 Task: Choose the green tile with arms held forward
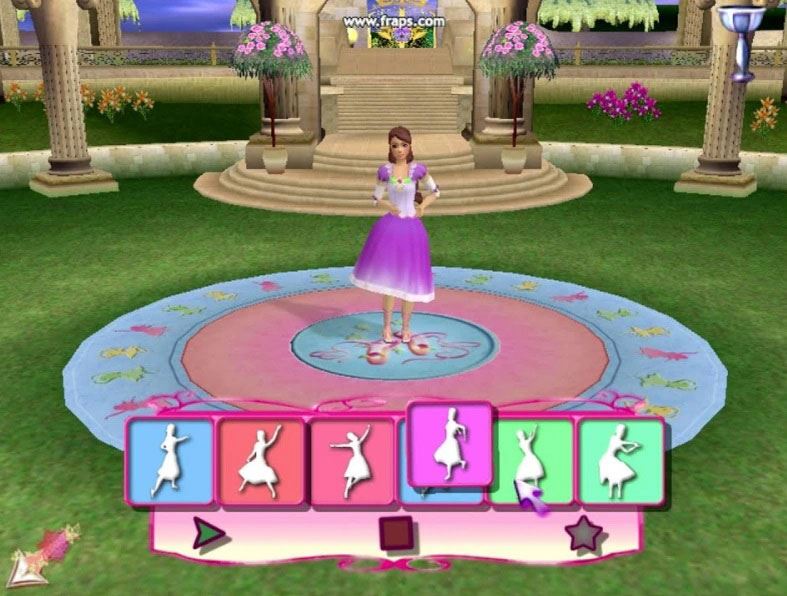coord(621,460)
